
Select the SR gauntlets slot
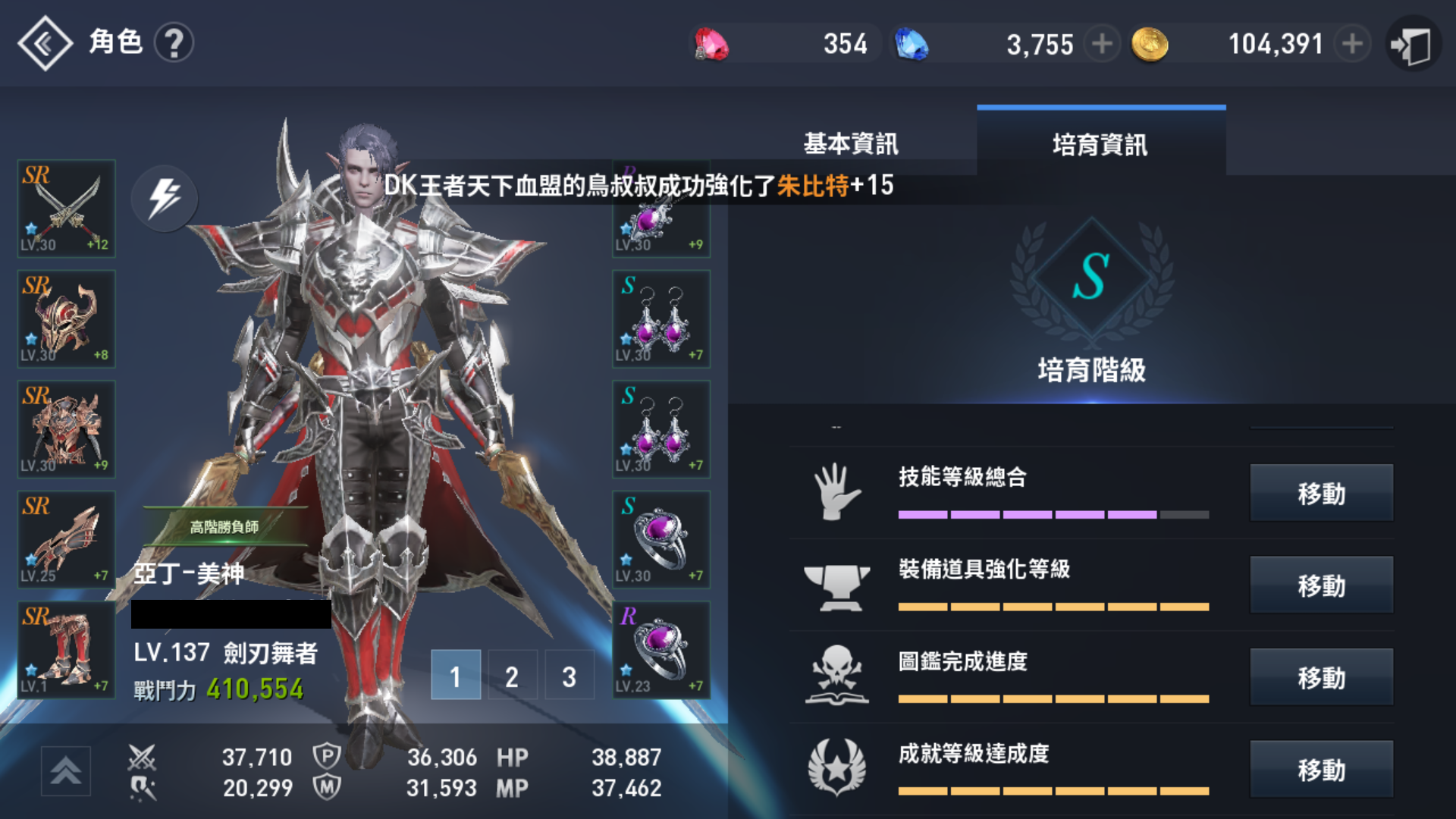67,539
